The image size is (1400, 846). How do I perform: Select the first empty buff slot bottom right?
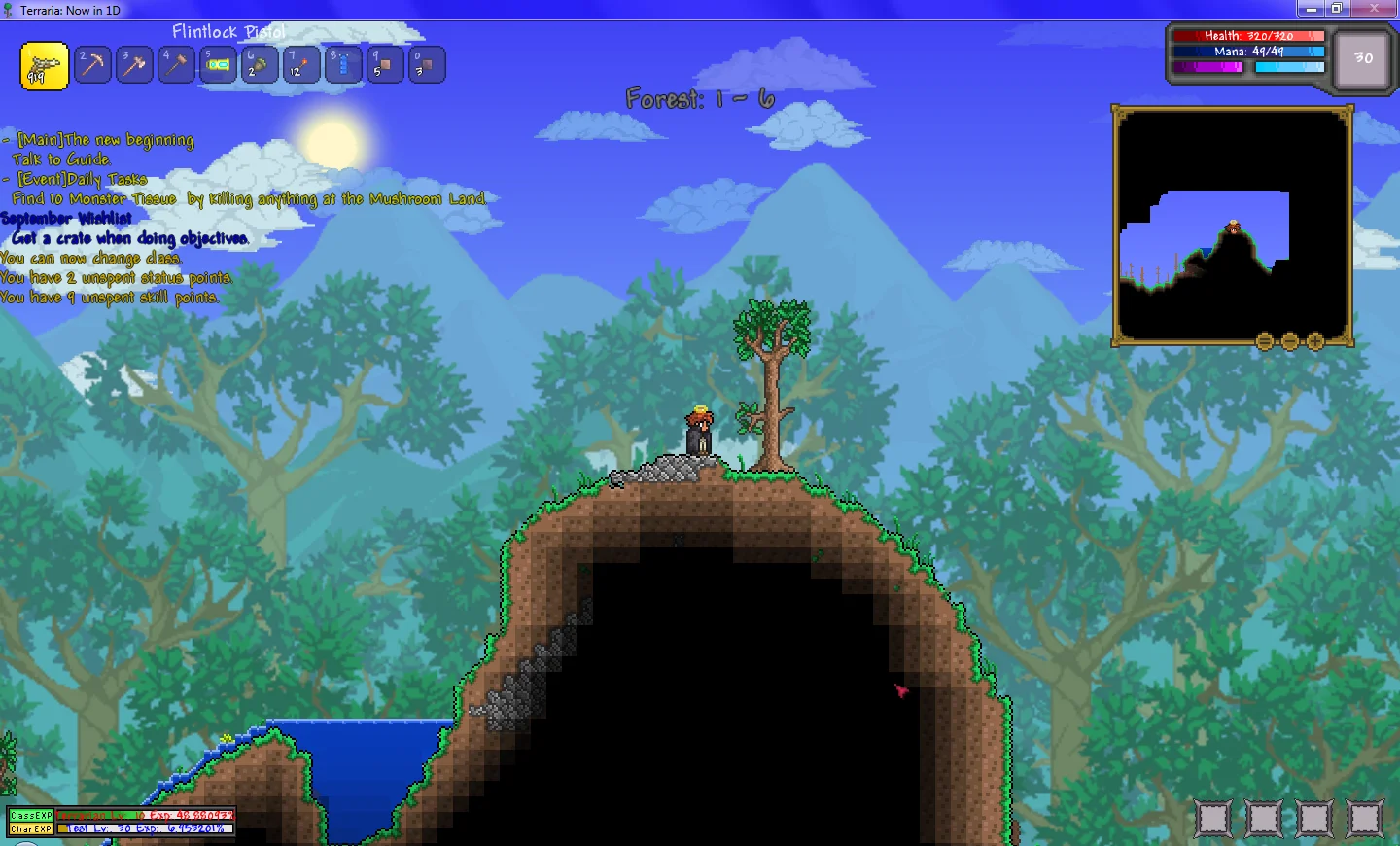tap(1213, 818)
